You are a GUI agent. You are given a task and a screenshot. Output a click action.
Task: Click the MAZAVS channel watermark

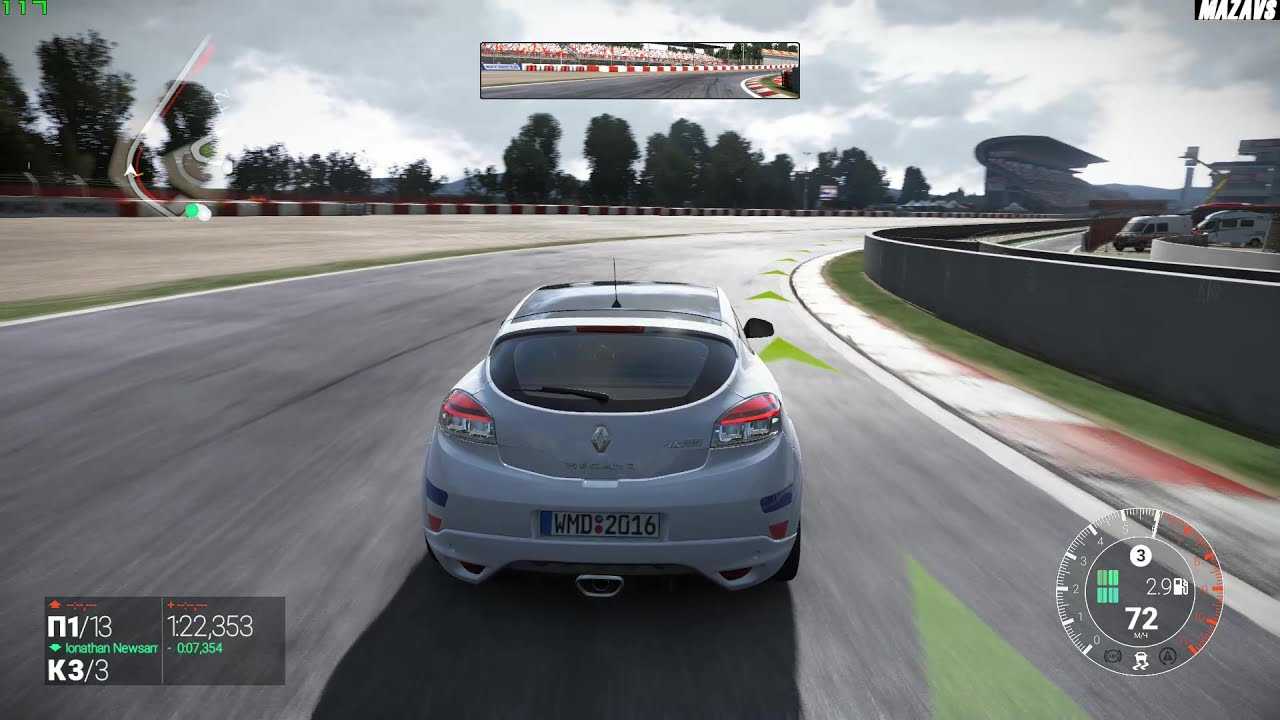click(1236, 10)
